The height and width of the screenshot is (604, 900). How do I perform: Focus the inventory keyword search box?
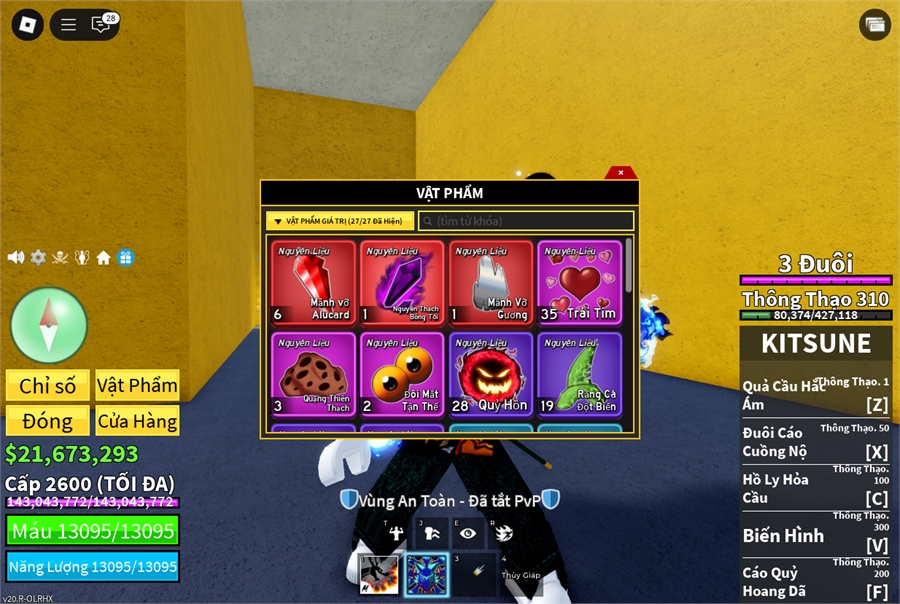pos(526,221)
